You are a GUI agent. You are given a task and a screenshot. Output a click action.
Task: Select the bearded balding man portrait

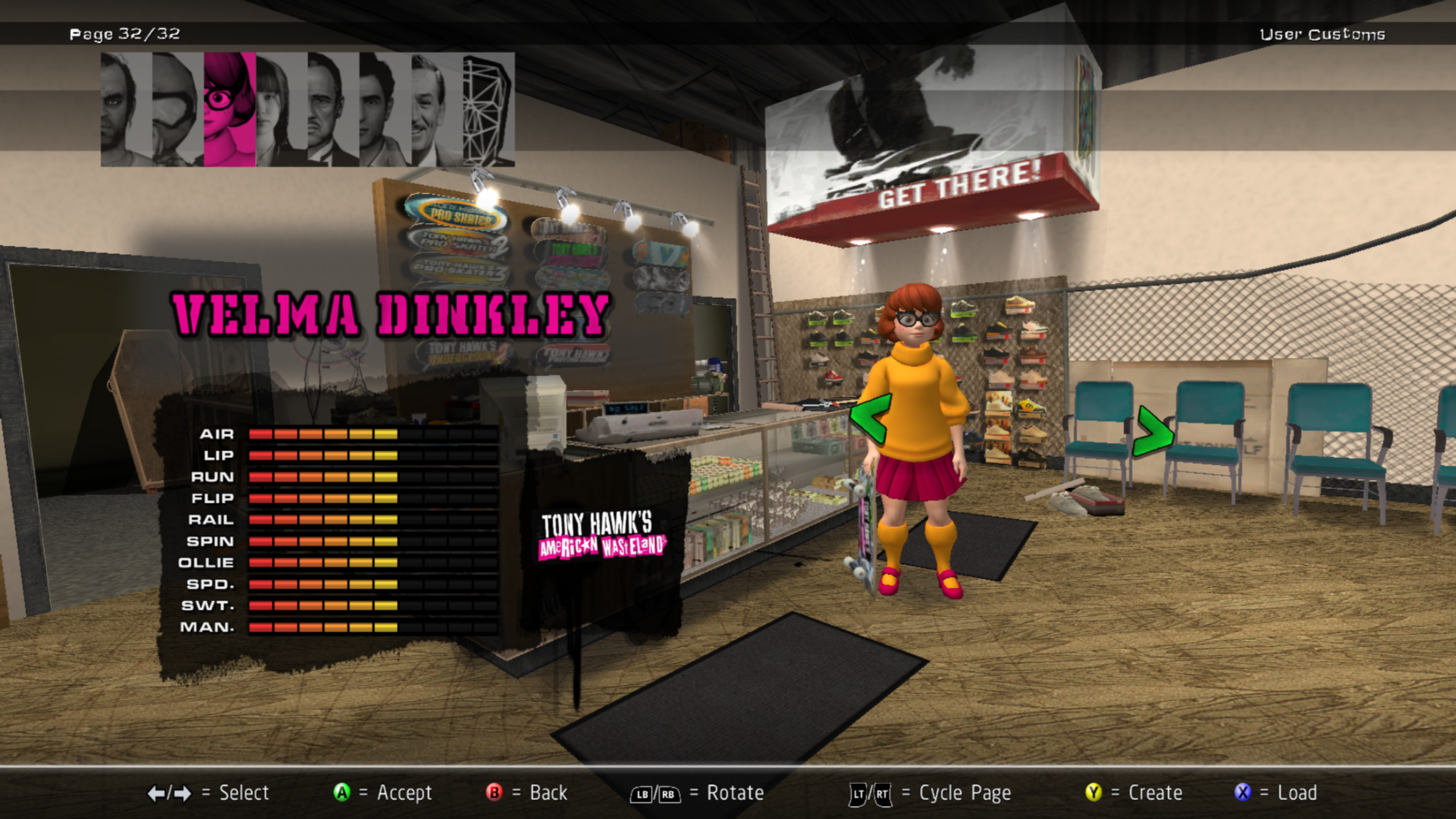126,109
